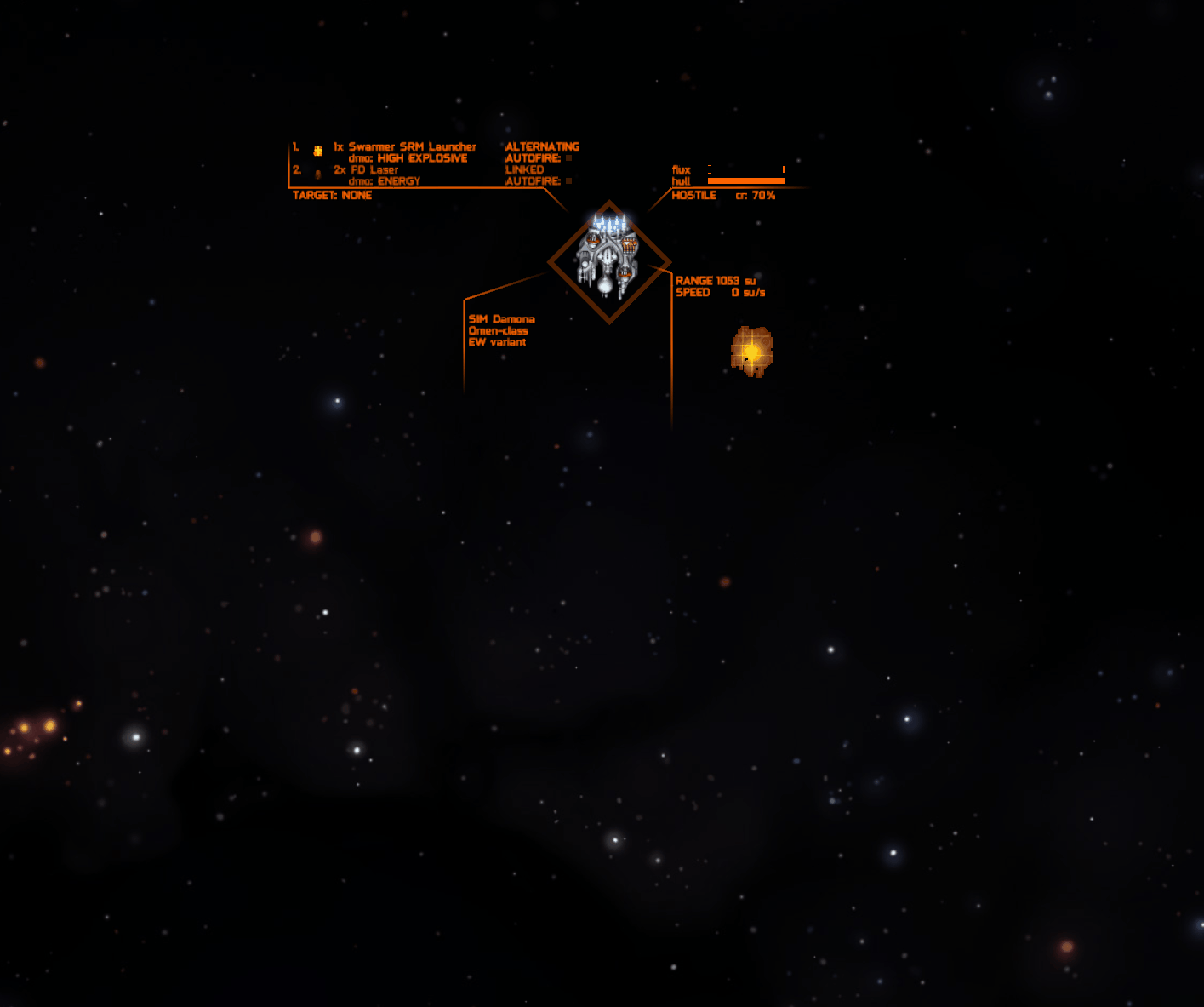
Task: Switch the PD Laser group from LINKED mode
Action: tap(524, 169)
